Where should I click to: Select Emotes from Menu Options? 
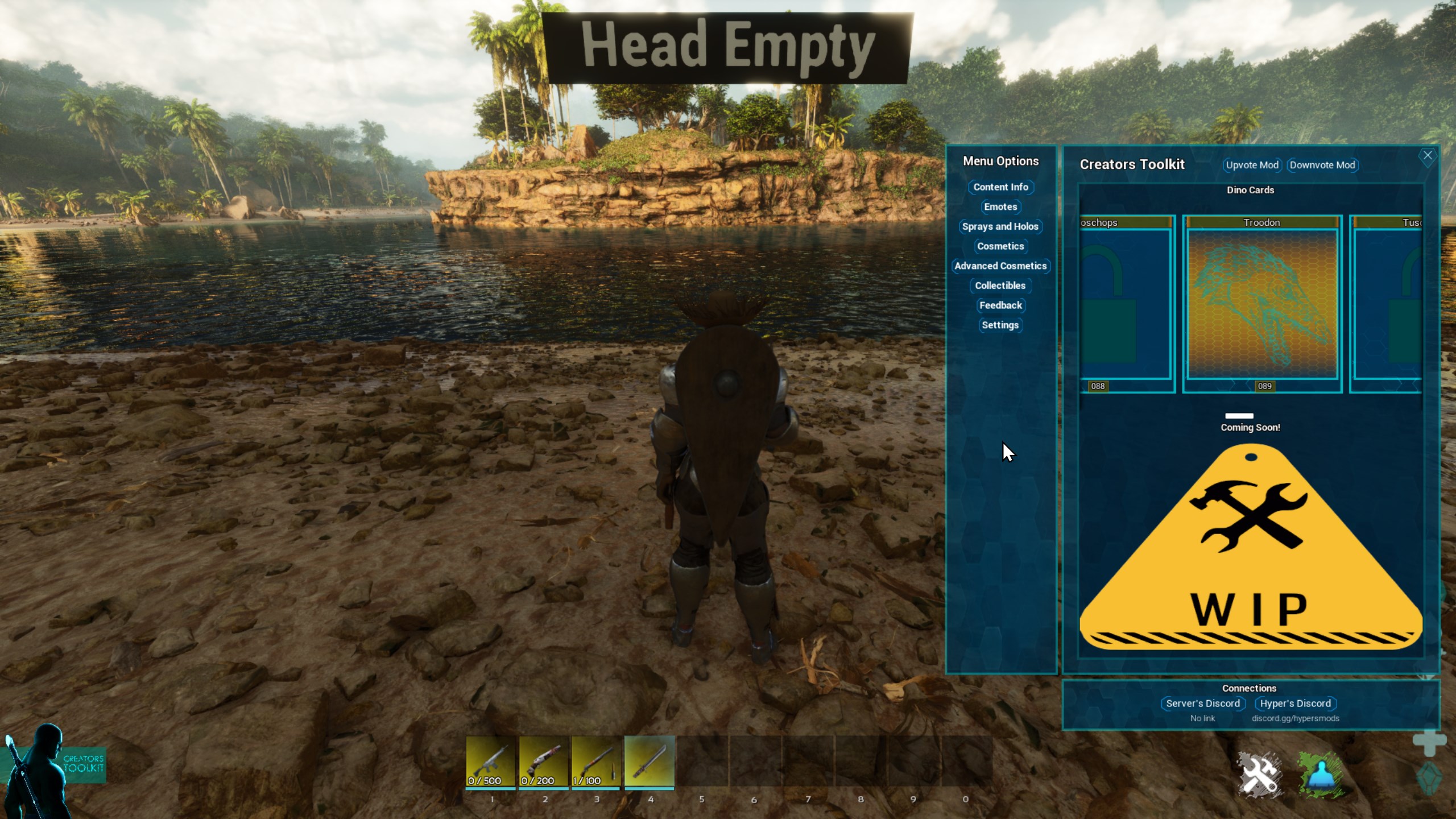pos(1000,207)
